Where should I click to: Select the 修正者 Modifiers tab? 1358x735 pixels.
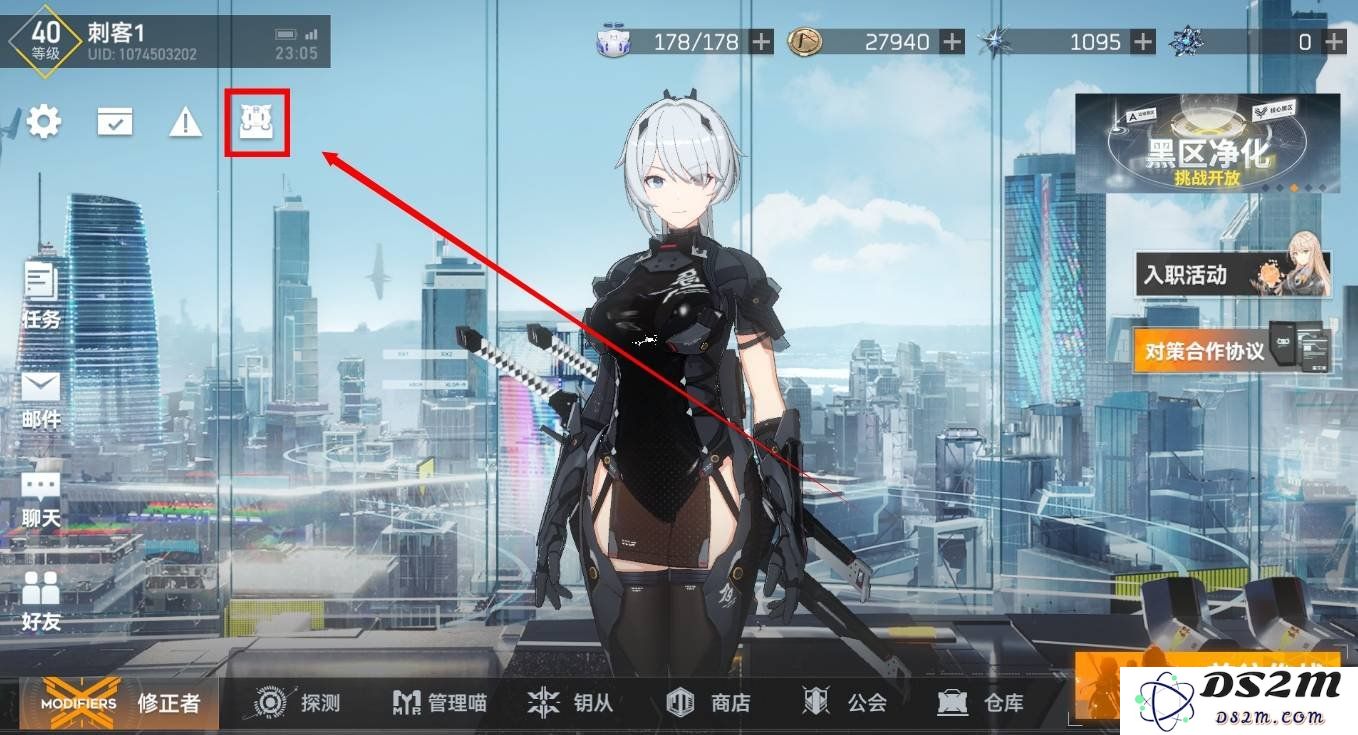coord(122,702)
